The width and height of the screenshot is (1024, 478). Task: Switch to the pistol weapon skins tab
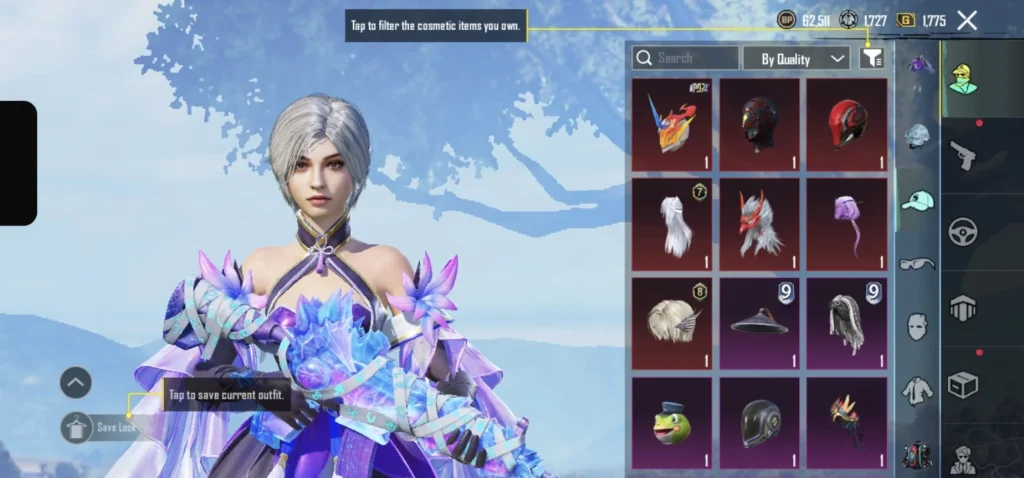coord(963,154)
